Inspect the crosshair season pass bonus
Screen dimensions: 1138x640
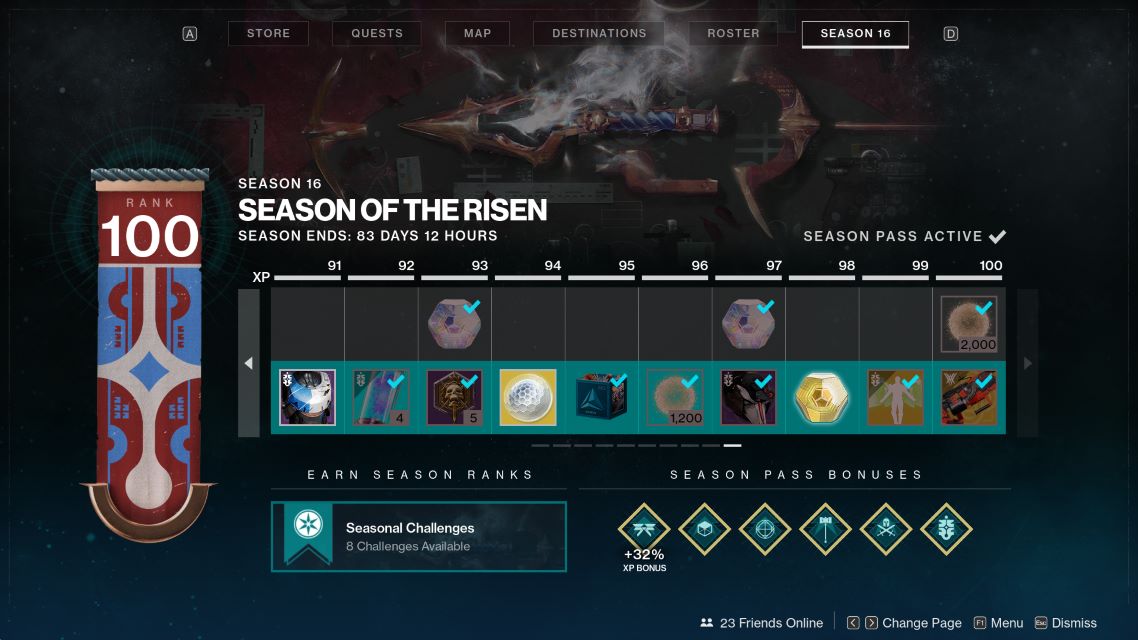[765, 529]
